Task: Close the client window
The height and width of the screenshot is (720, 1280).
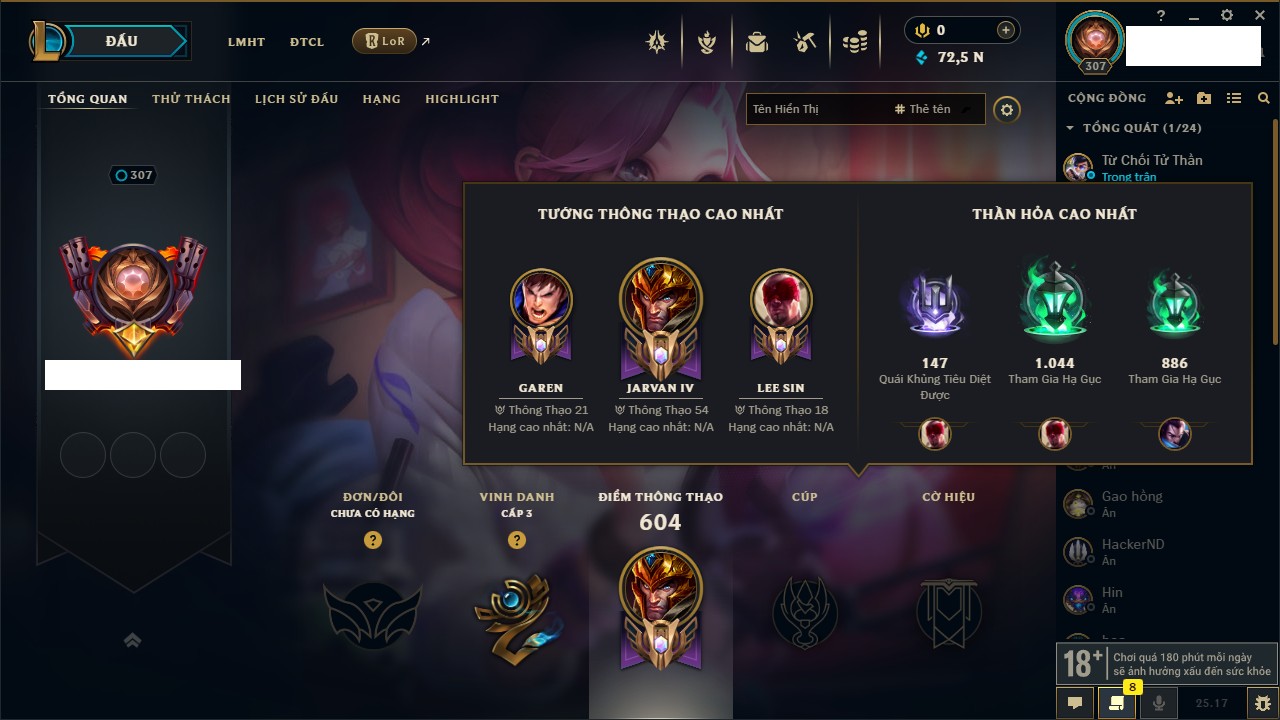Action: pos(1258,15)
